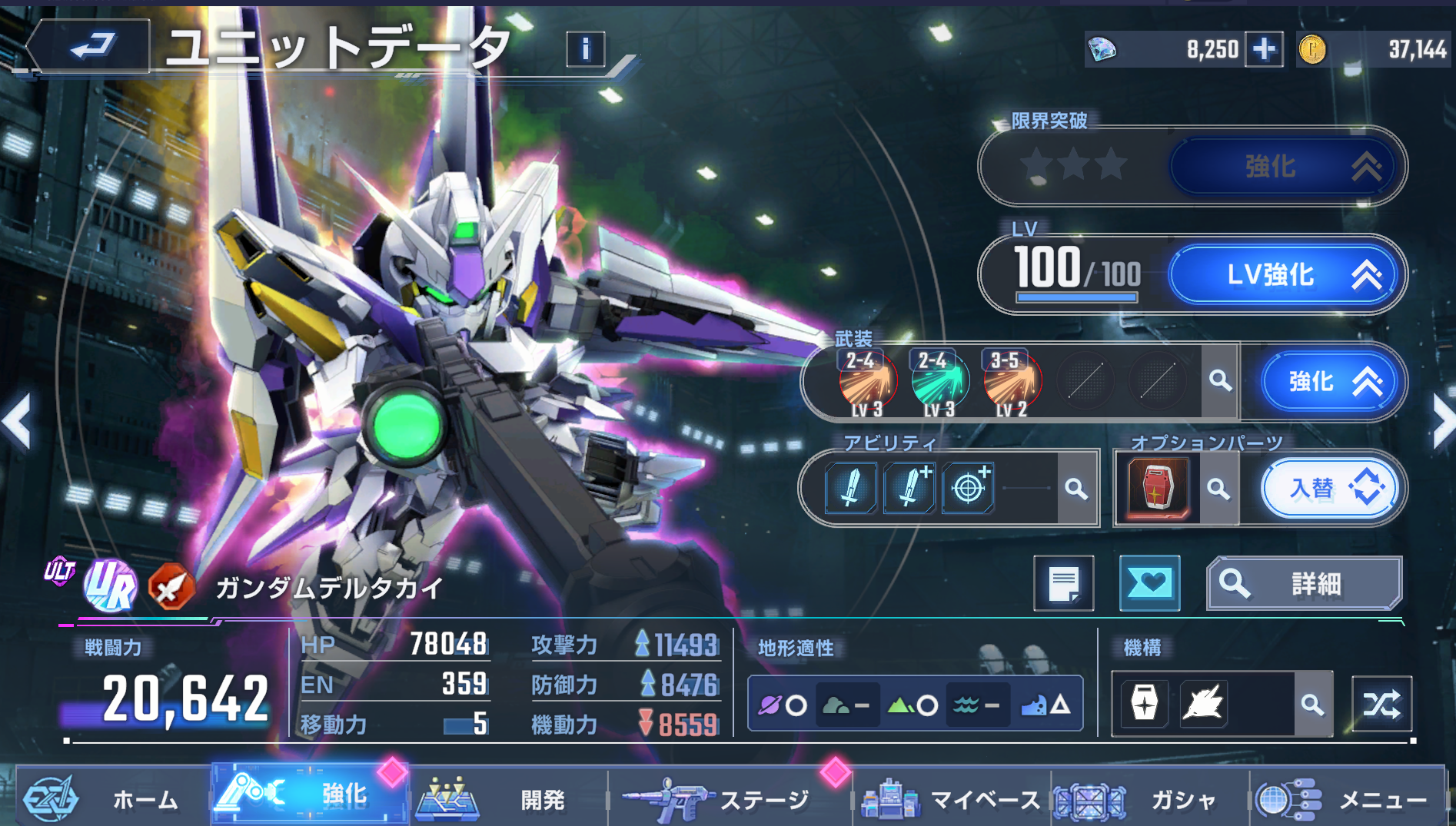The height and width of the screenshot is (826, 1456).
Task: Toggle the heart favorite icon
Action: pos(1149,584)
